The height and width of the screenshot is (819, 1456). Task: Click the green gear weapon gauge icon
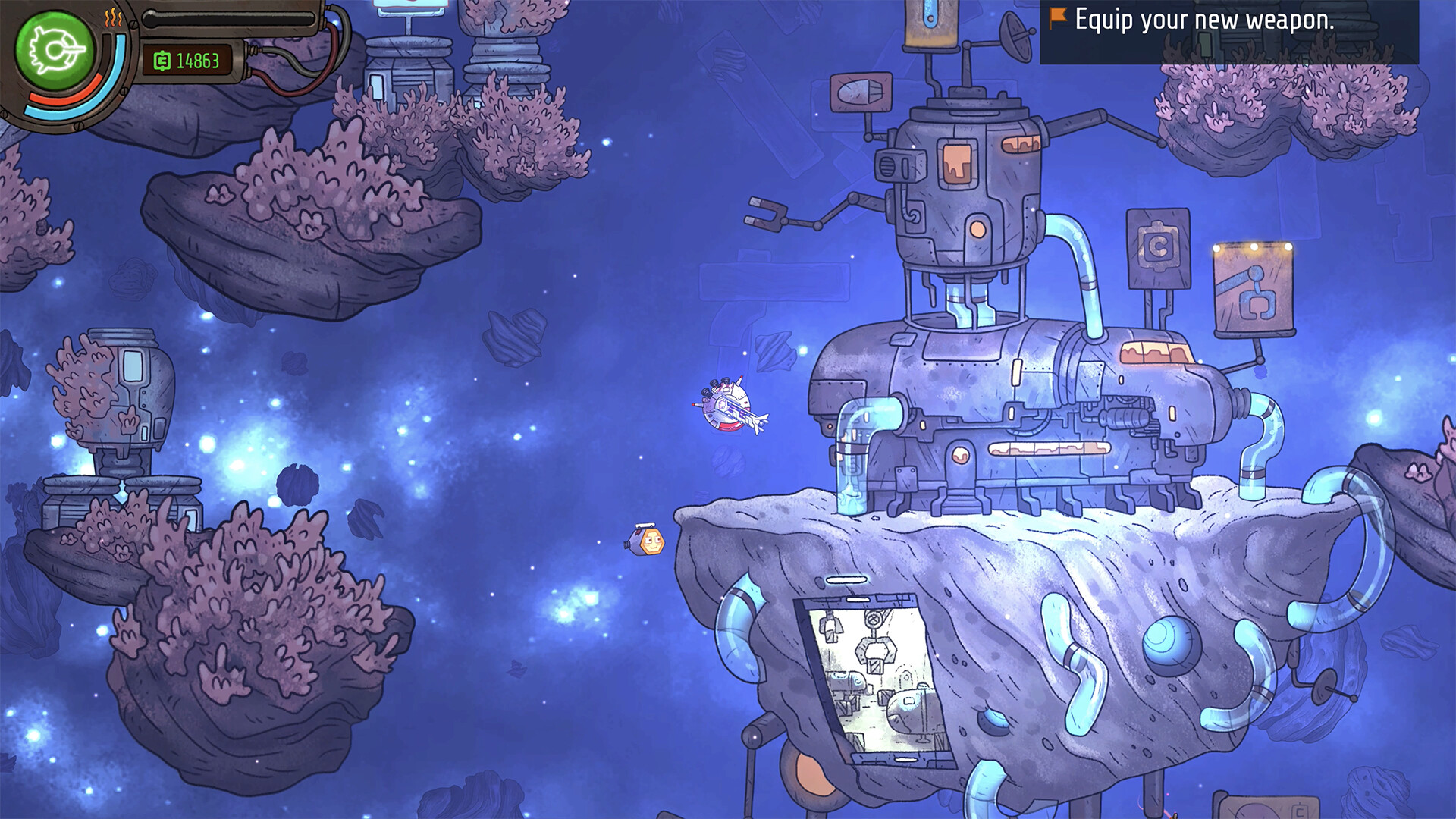tap(55, 50)
